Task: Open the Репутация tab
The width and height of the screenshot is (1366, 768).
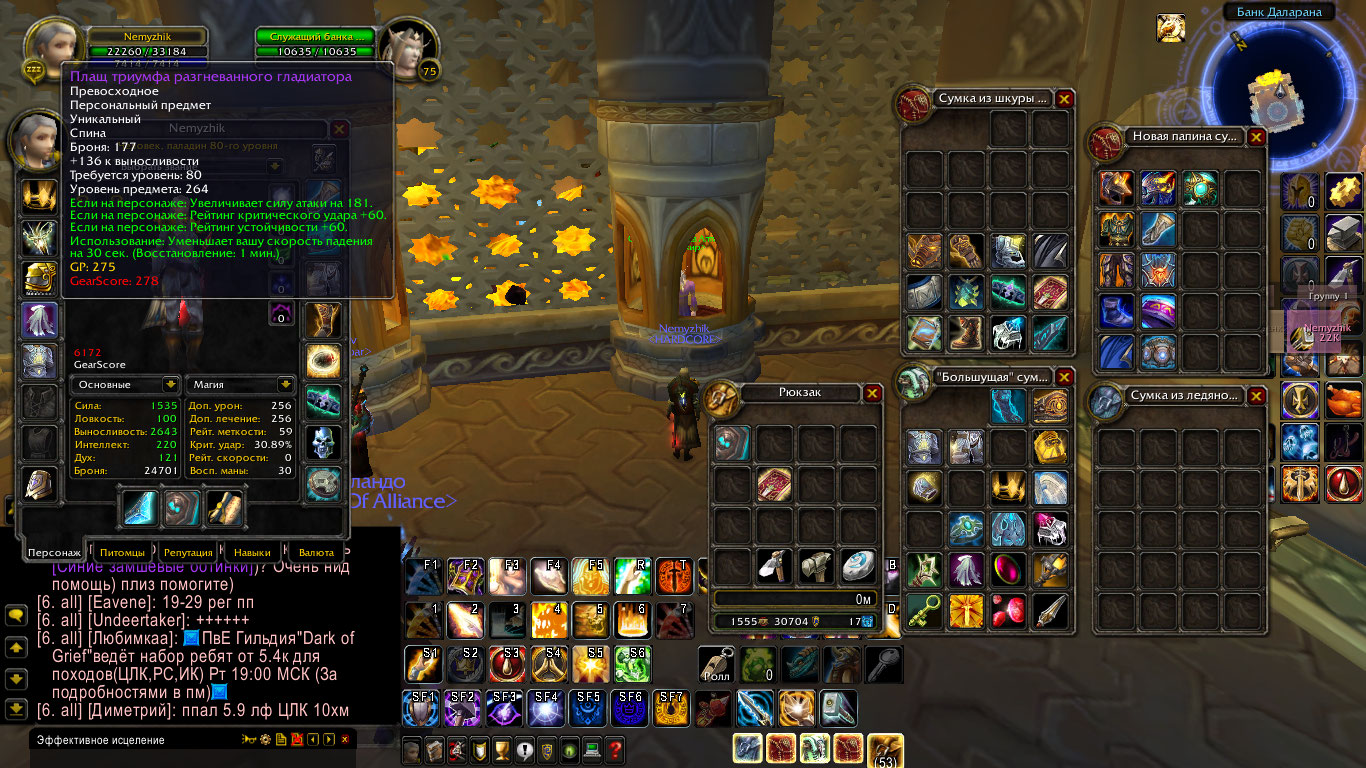Action: 188,552
